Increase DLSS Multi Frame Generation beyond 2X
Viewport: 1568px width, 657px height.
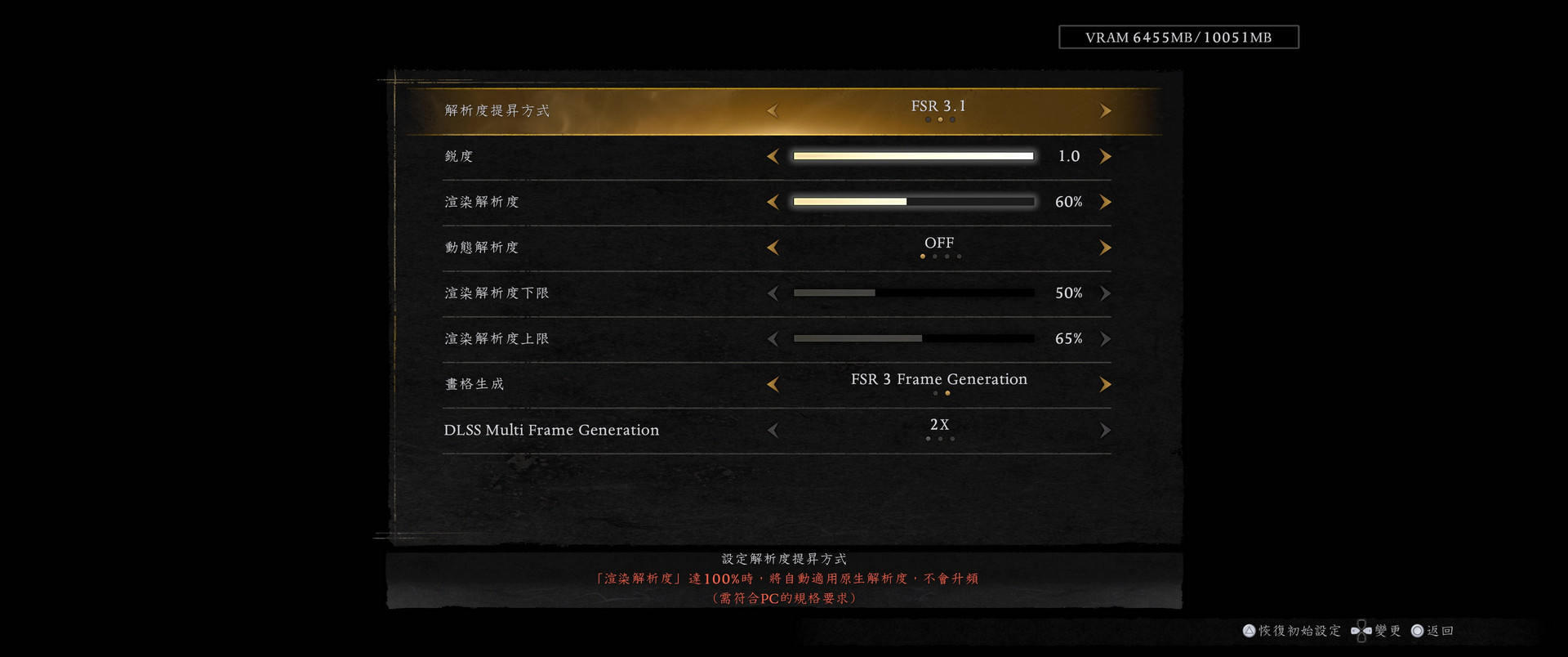click(x=1105, y=430)
